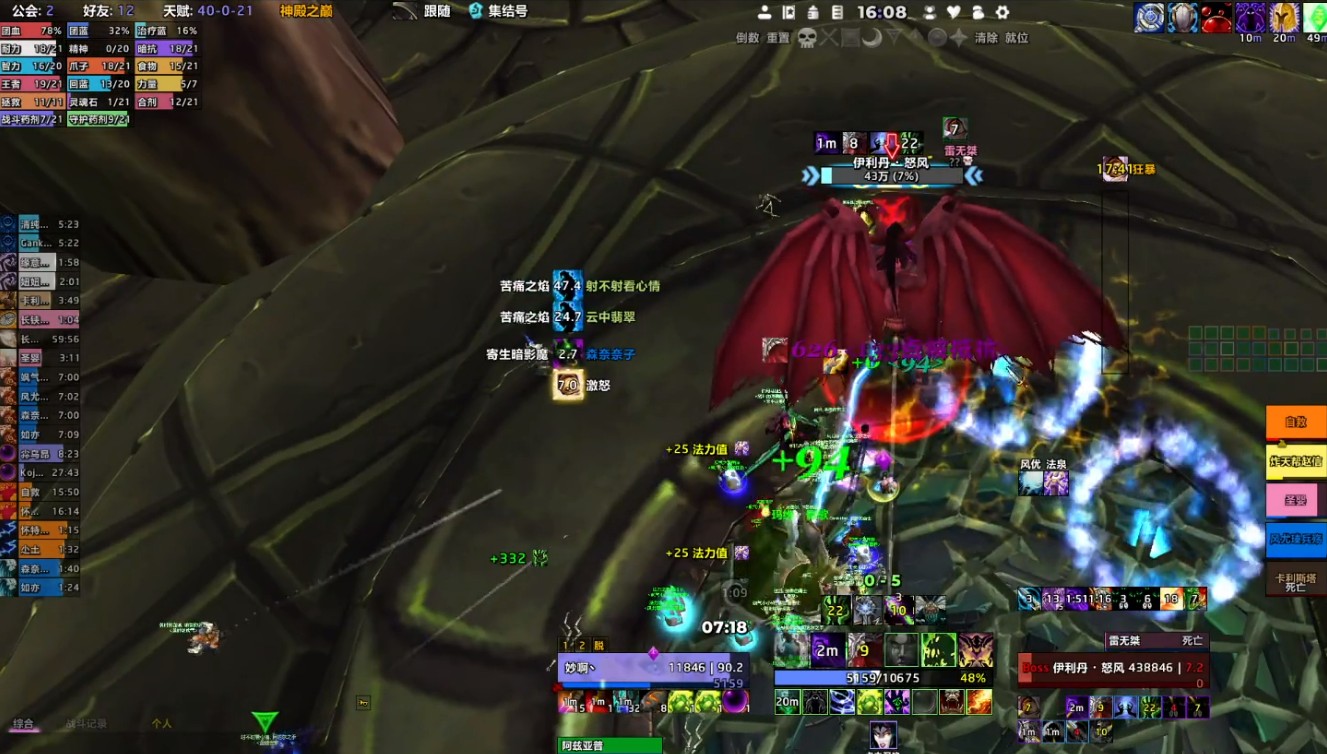1327x754 pixels.
Task: Trigger the 就位 ready check
Action: (1016, 38)
